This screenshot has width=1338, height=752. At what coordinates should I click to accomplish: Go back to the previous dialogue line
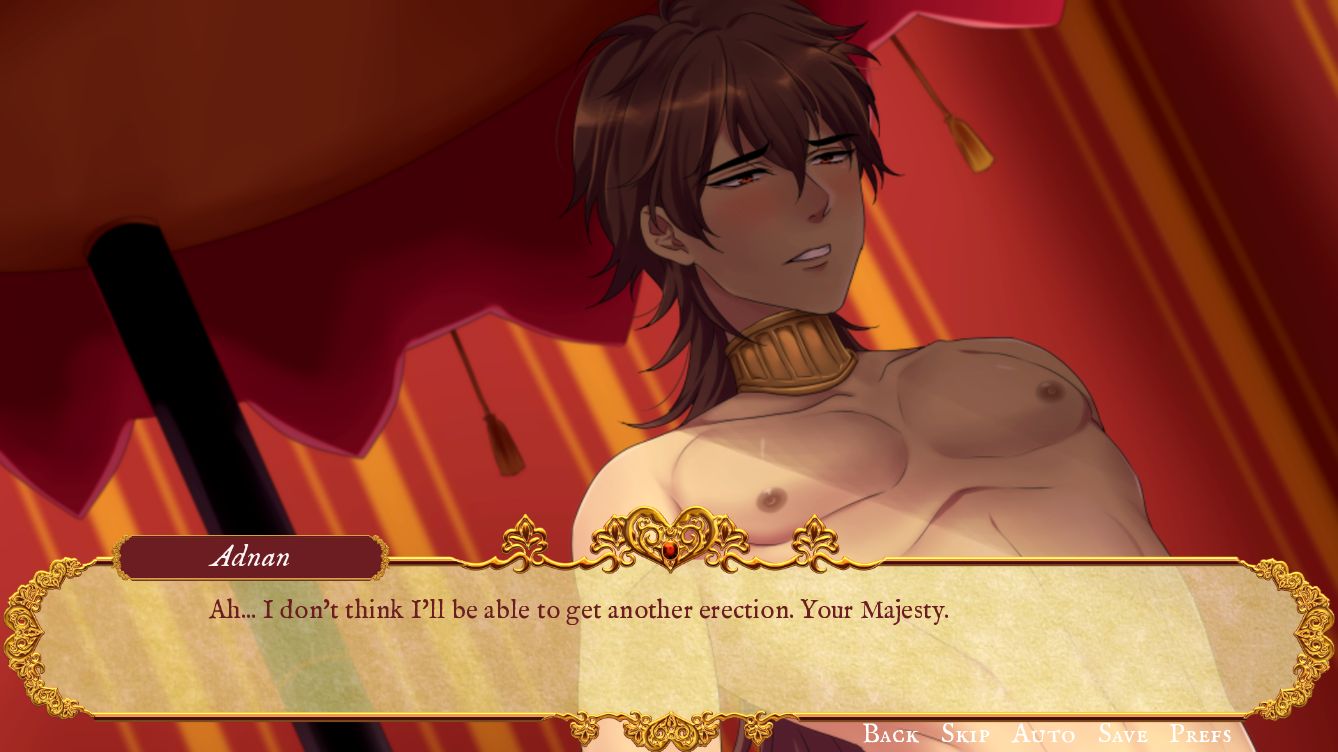(x=890, y=734)
